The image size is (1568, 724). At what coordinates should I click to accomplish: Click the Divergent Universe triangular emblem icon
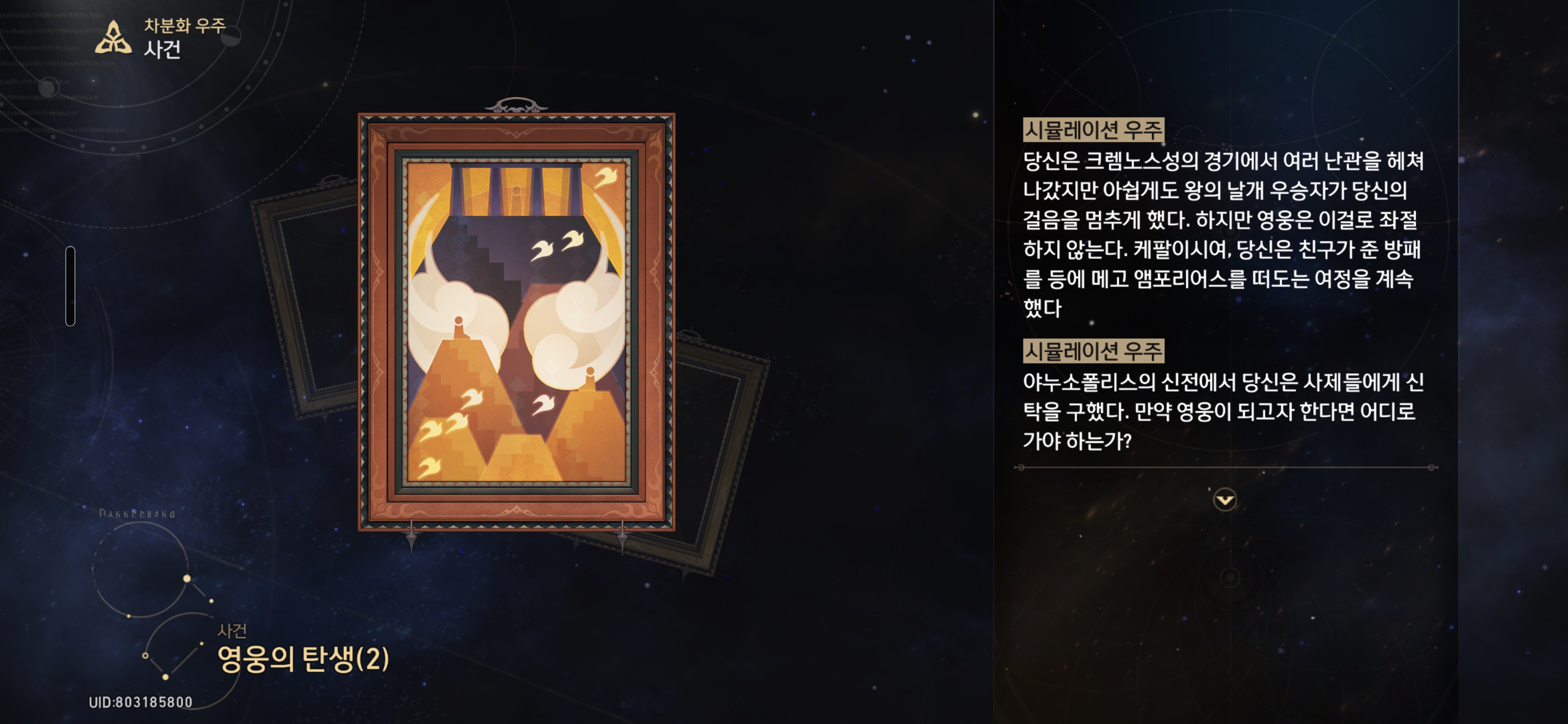click(113, 37)
